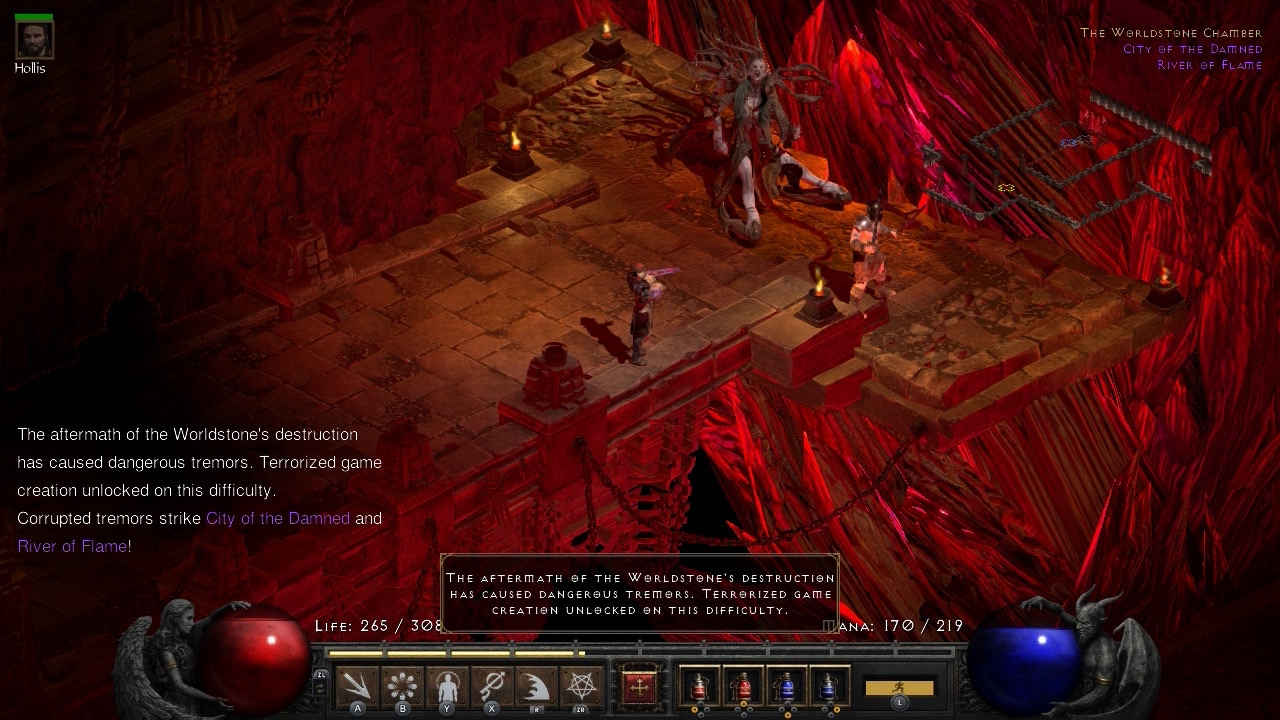
Task: Trigger the arrow-through-circle skill
Action: coord(492,686)
